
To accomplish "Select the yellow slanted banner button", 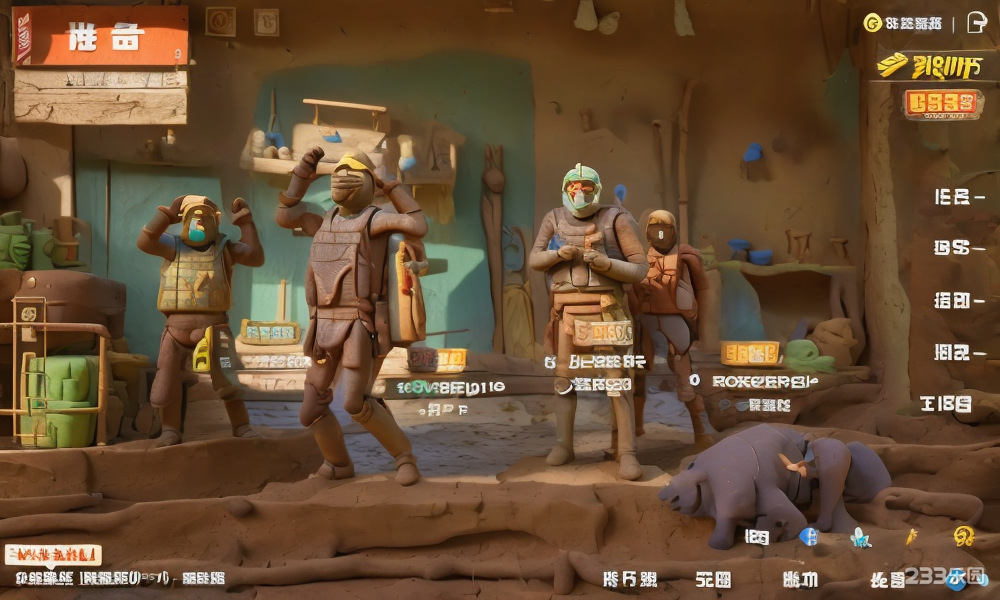I will point(930,67).
